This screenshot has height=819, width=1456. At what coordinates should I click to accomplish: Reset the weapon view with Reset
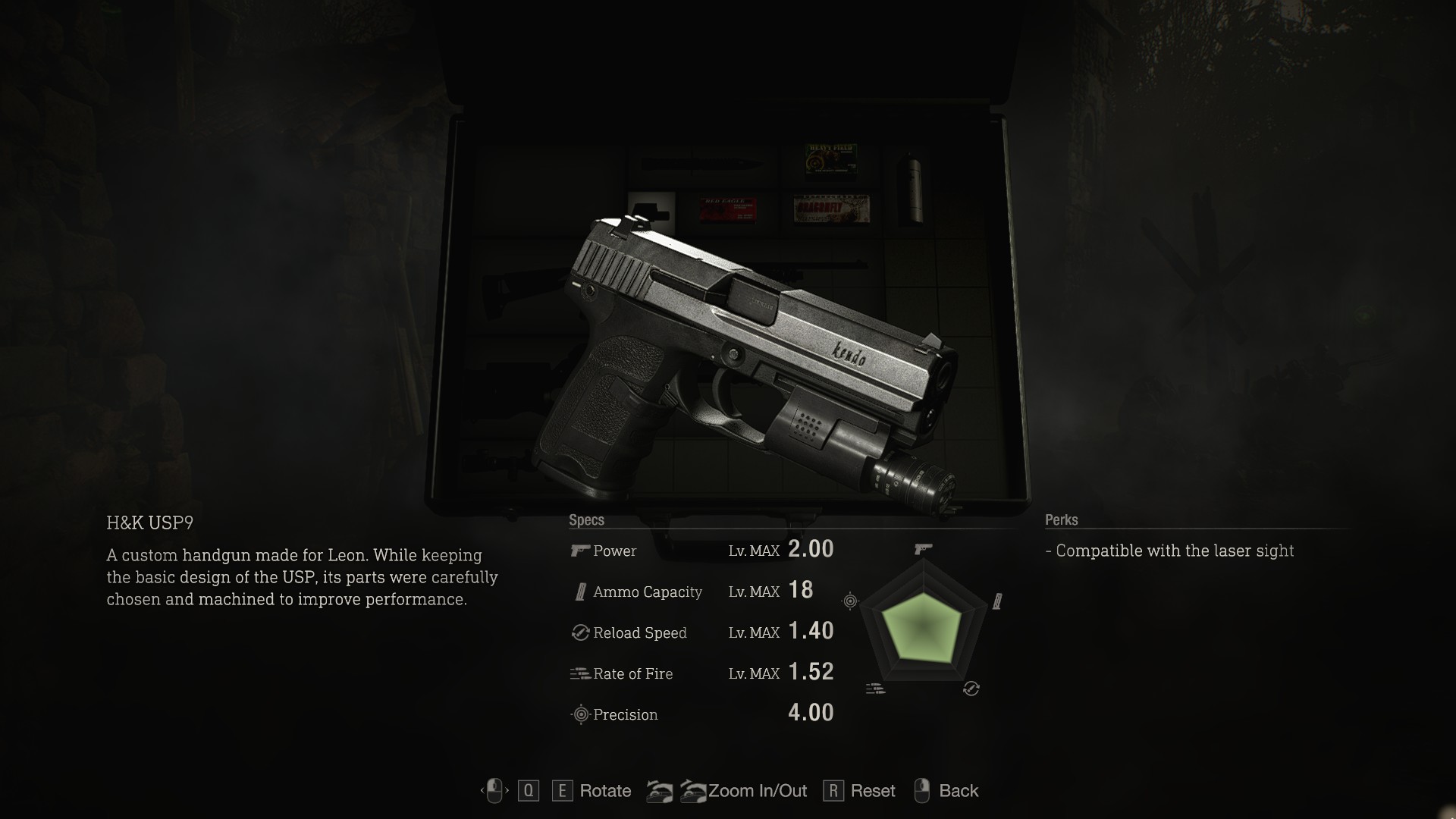(872, 791)
